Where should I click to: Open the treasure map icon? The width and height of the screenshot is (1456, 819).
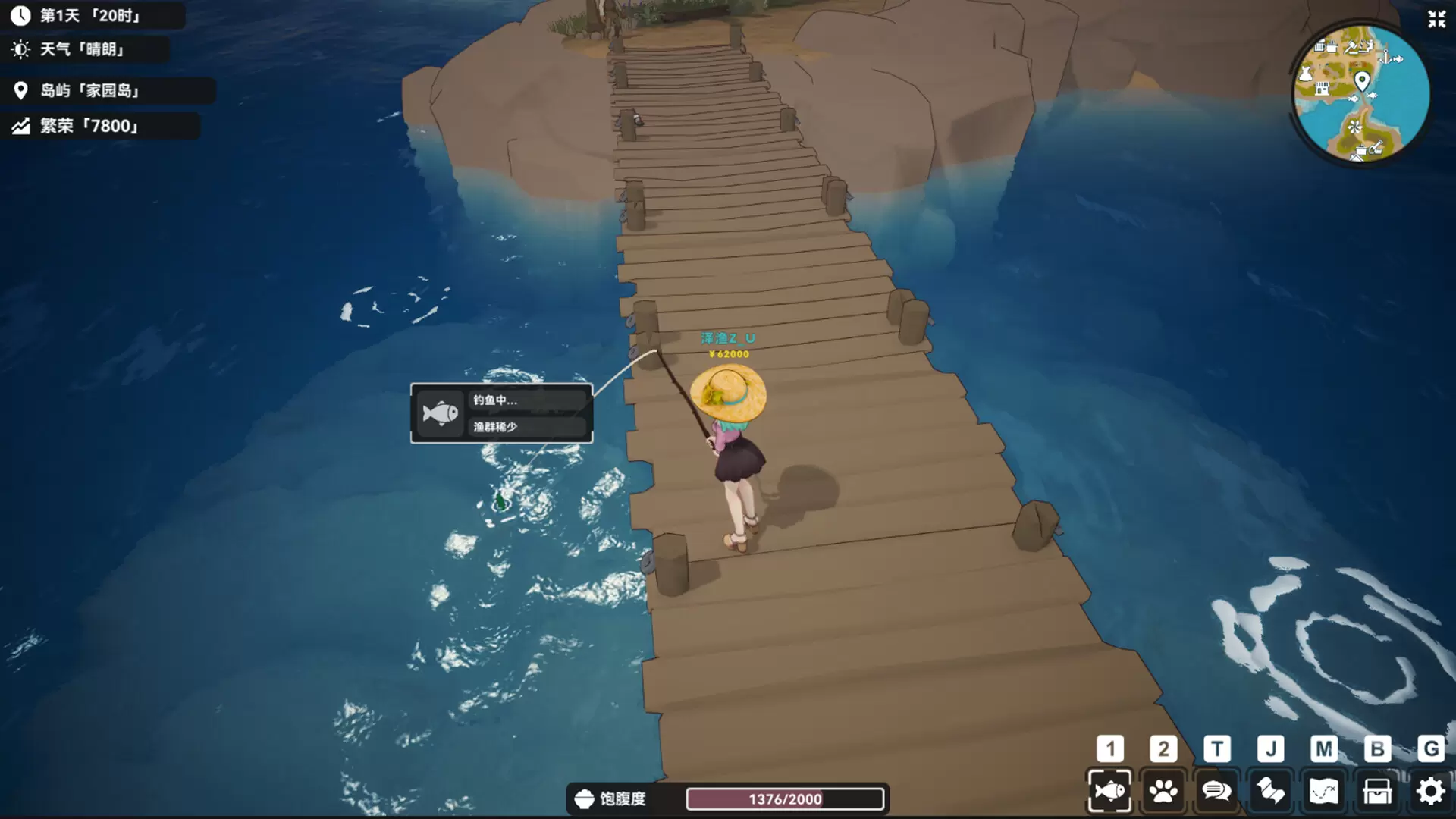(1323, 792)
